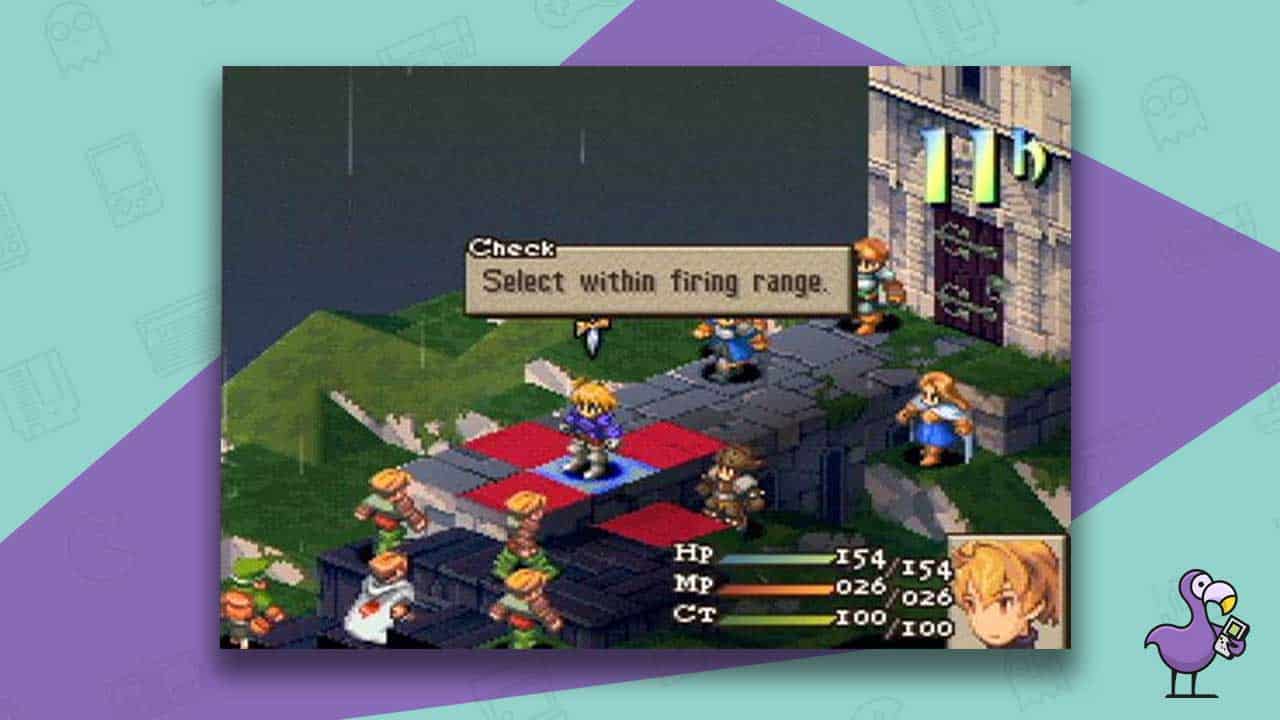The width and height of the screenshot is (1280, 720).
Task: Select the firing range instruction text
Action: tap(660, 281)
